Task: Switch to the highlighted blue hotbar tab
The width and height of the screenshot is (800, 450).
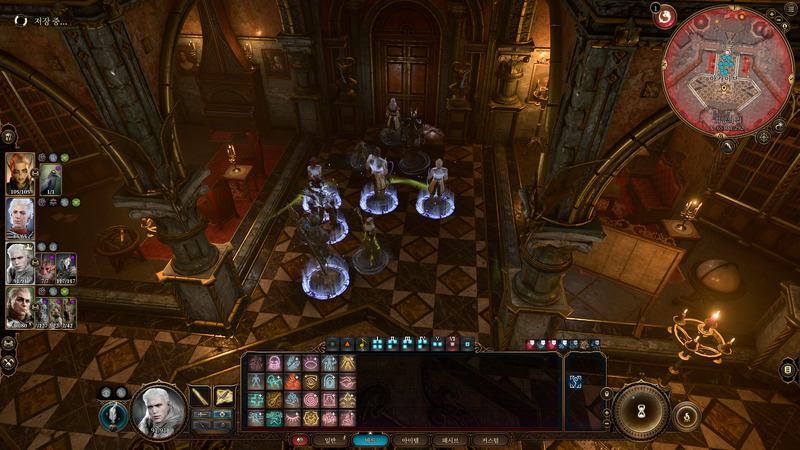Action: 370,440
